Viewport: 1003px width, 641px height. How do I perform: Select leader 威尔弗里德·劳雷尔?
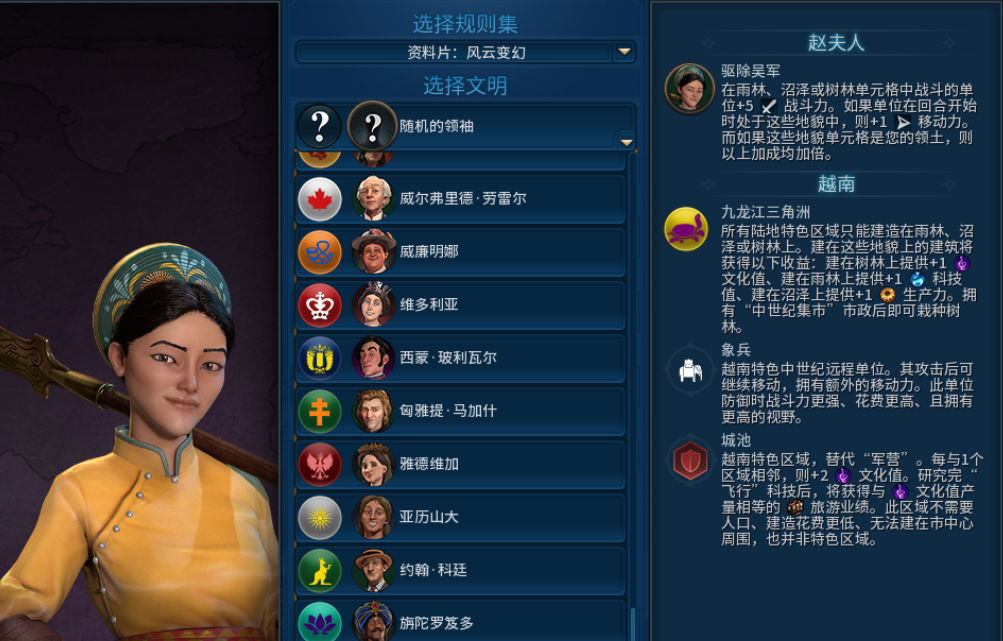[461, 199]
